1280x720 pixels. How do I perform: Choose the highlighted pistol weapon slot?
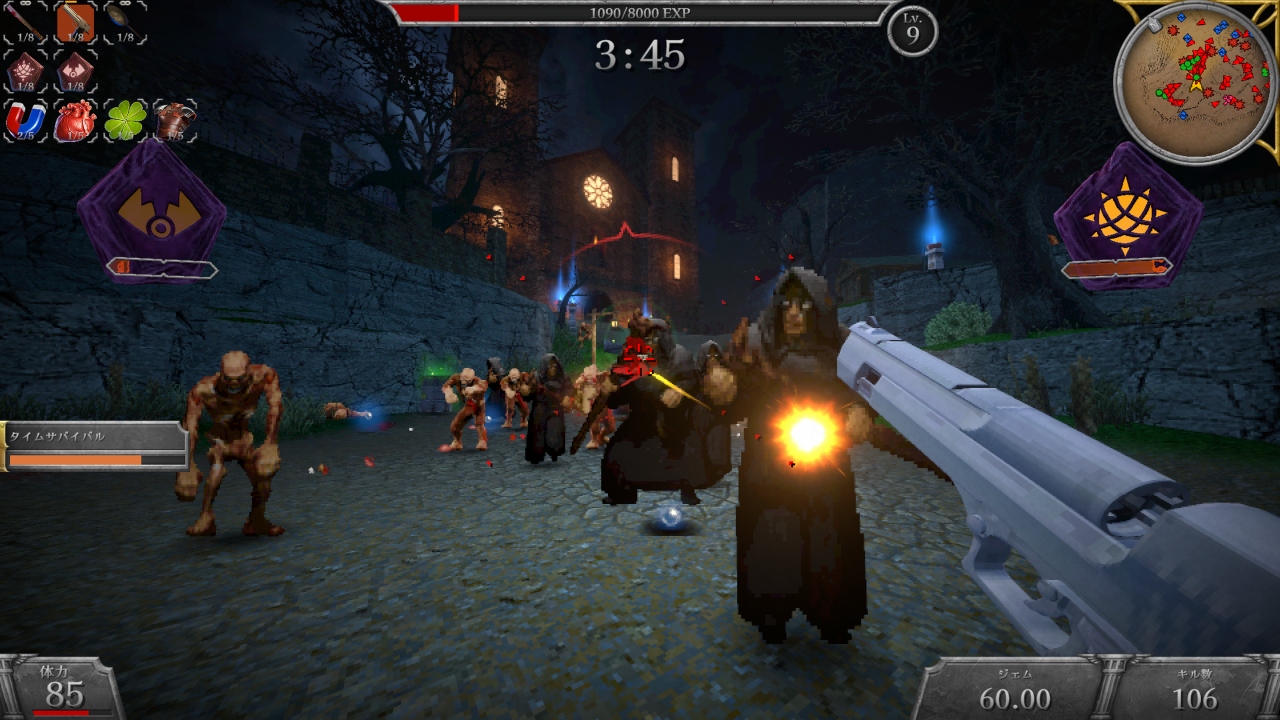[x=75, y=22]
